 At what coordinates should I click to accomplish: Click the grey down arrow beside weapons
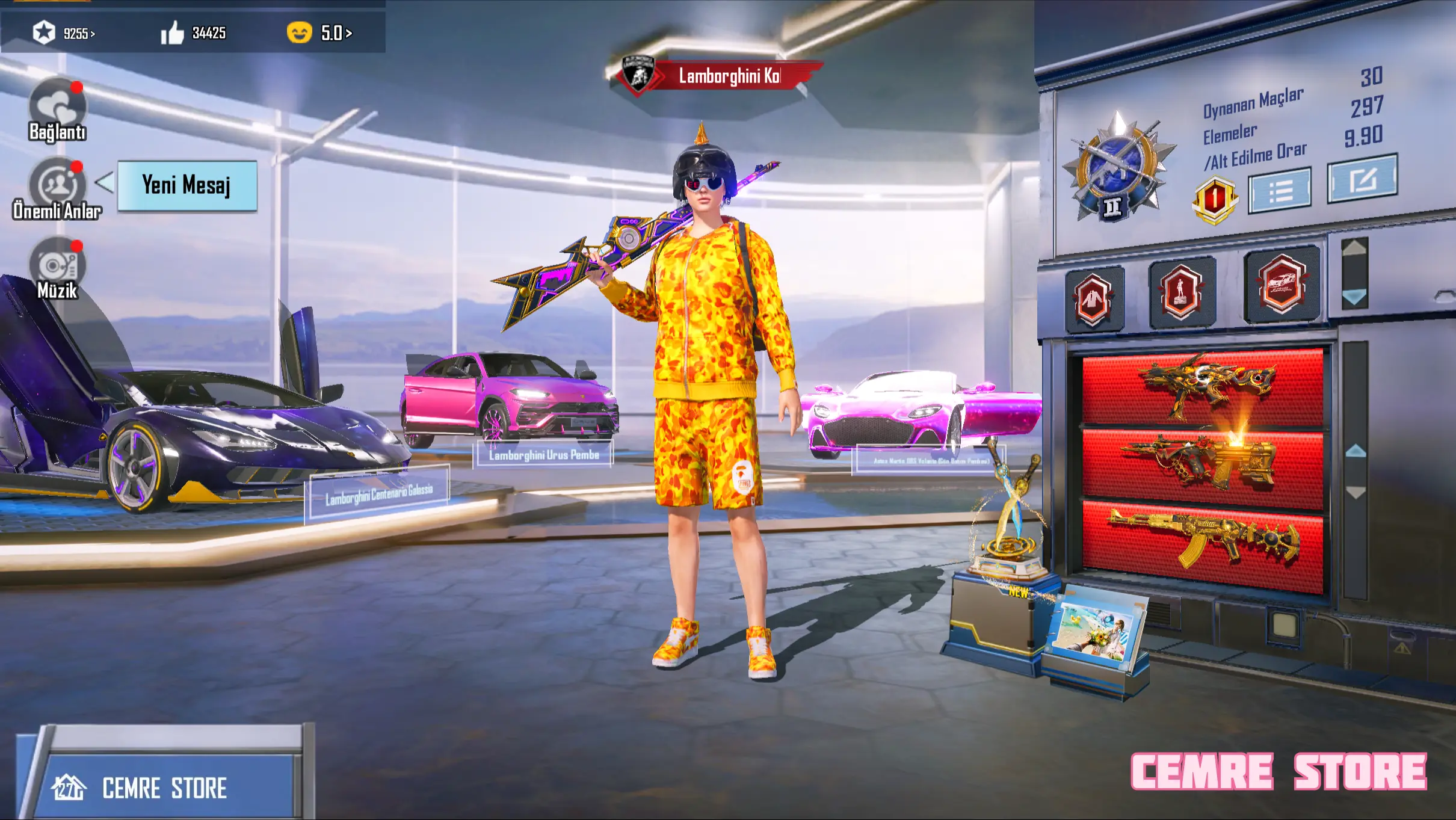(x=1356, y=493)
